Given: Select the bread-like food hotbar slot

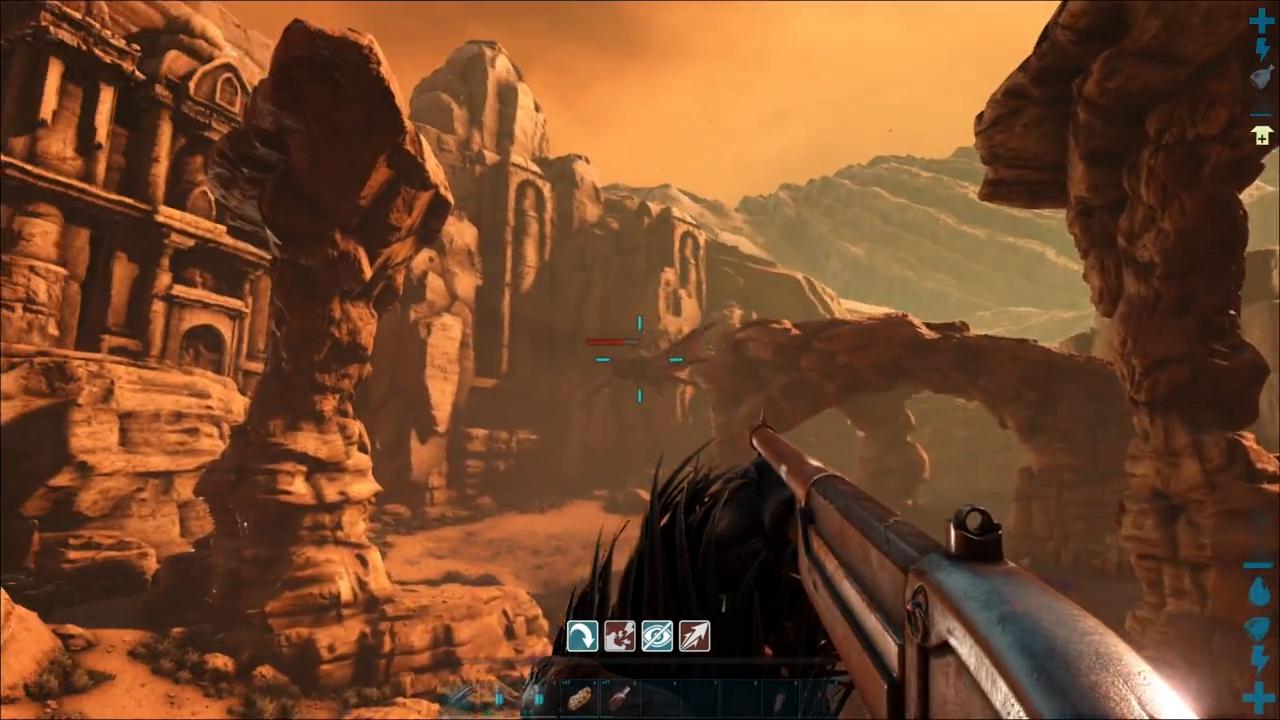Looking at the screenshot, I should pos(580,698).
